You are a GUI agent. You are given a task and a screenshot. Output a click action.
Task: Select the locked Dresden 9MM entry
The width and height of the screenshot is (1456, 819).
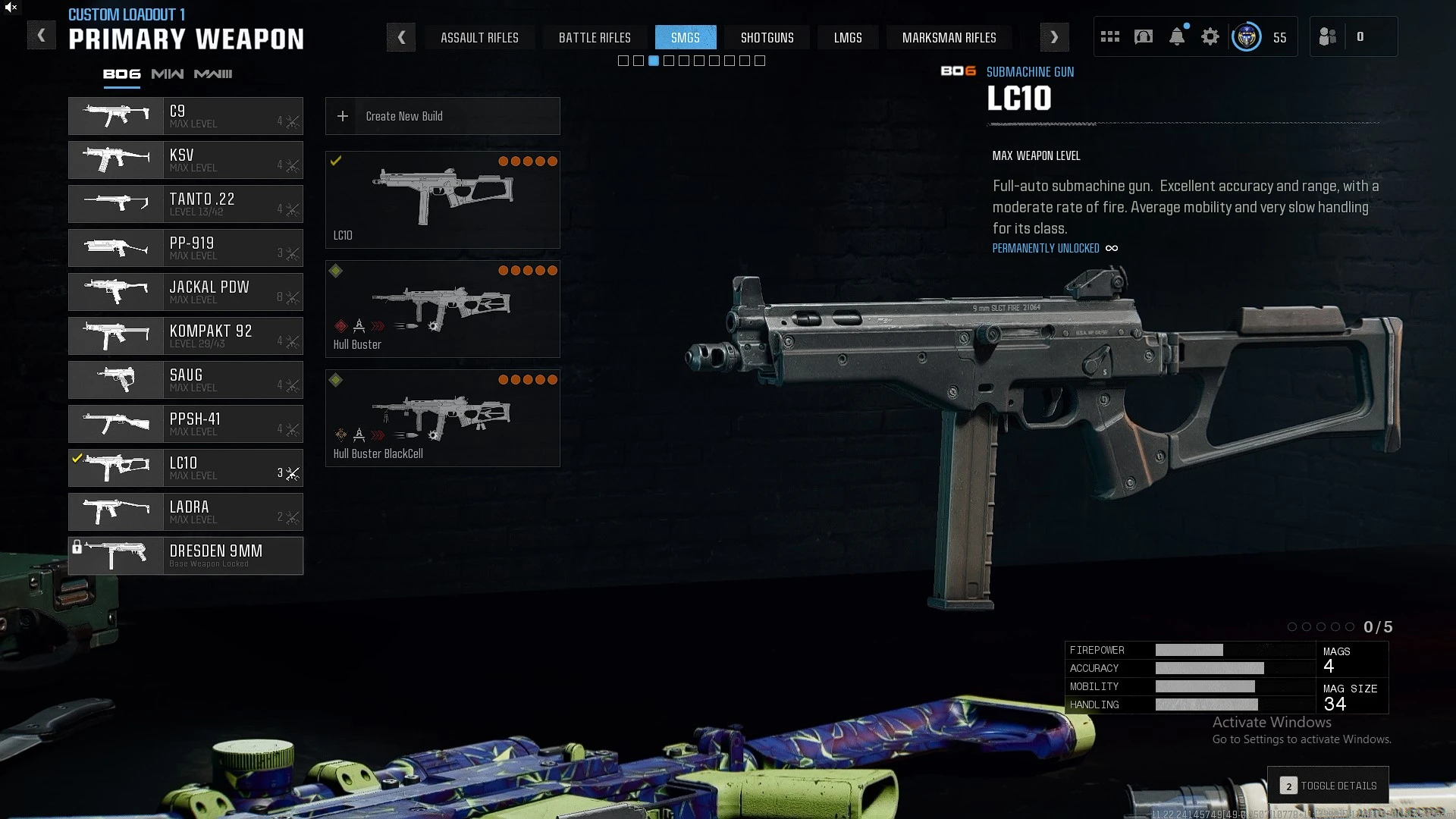[x=186, y=556]
